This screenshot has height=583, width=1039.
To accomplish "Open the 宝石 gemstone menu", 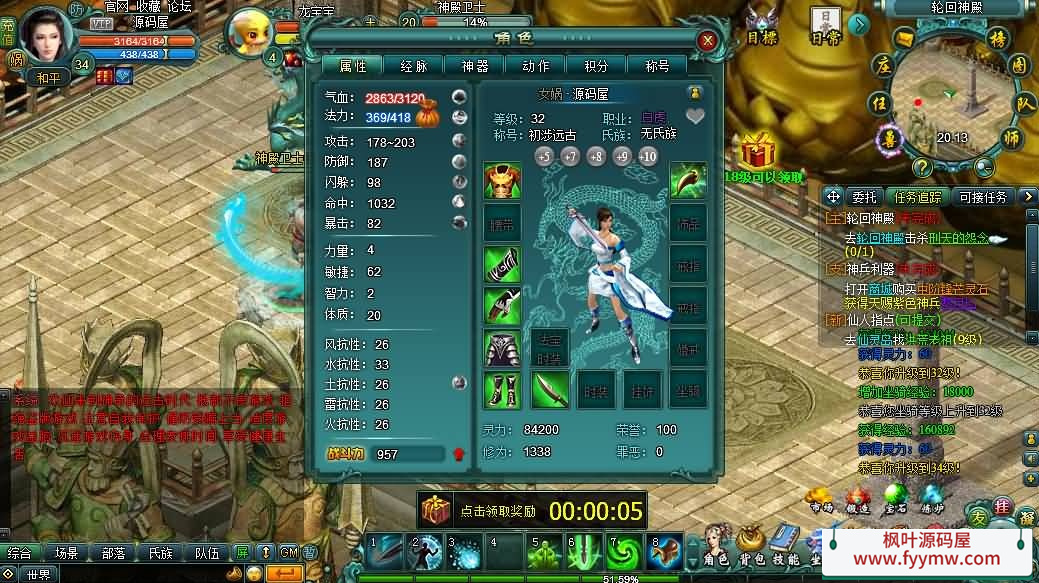I will (x=895, y=498).
